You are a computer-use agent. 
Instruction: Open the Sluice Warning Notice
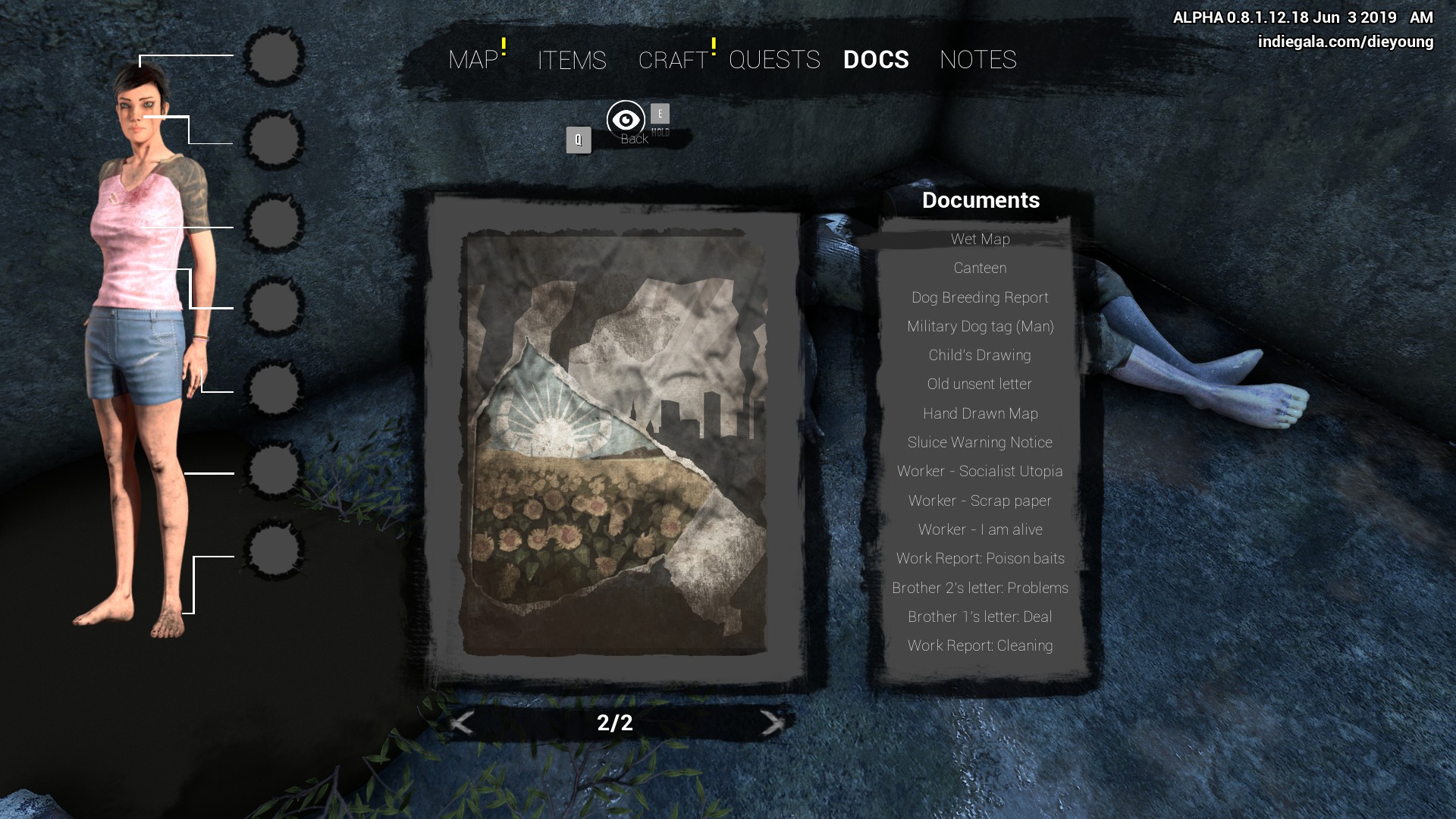(x=980, y=443)
